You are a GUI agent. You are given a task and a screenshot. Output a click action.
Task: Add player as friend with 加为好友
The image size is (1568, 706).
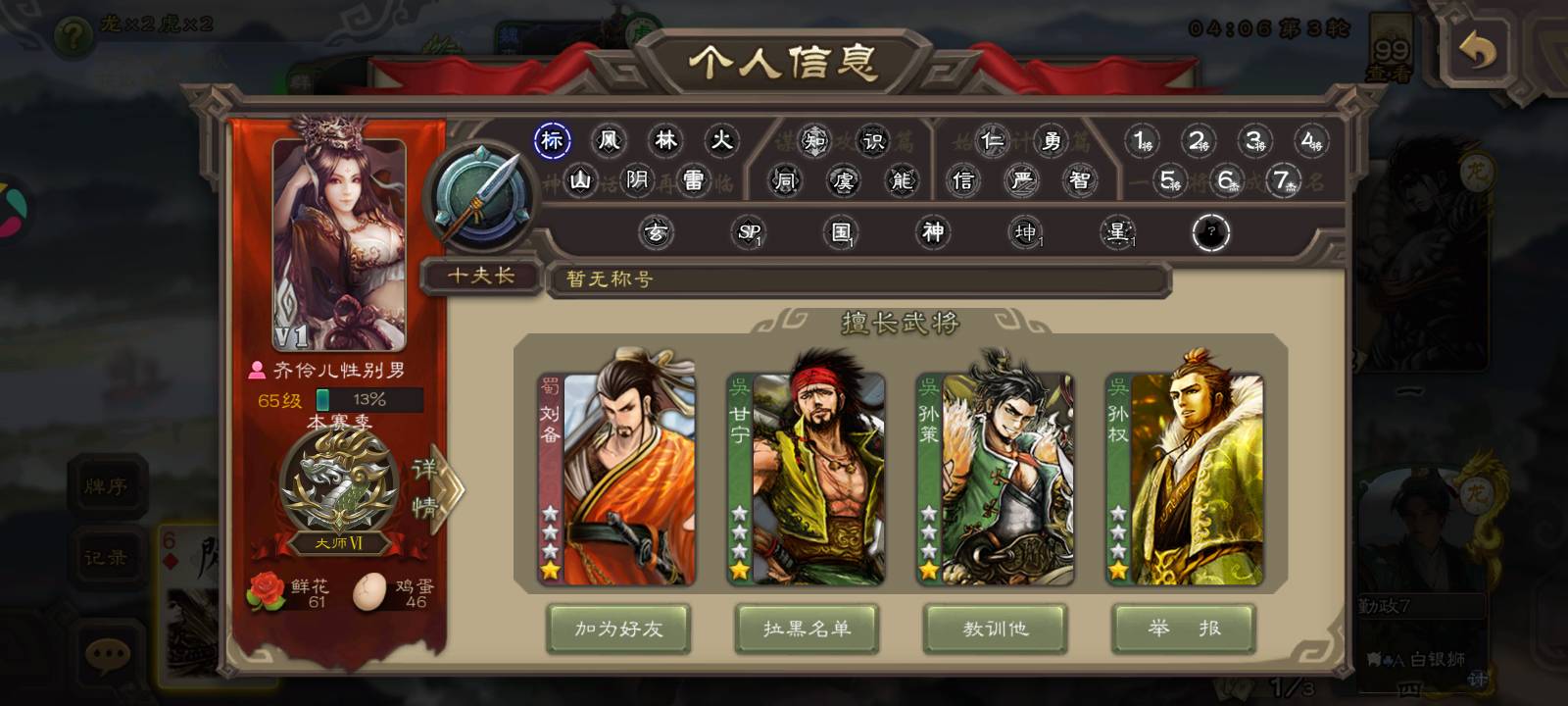(618, 629)
